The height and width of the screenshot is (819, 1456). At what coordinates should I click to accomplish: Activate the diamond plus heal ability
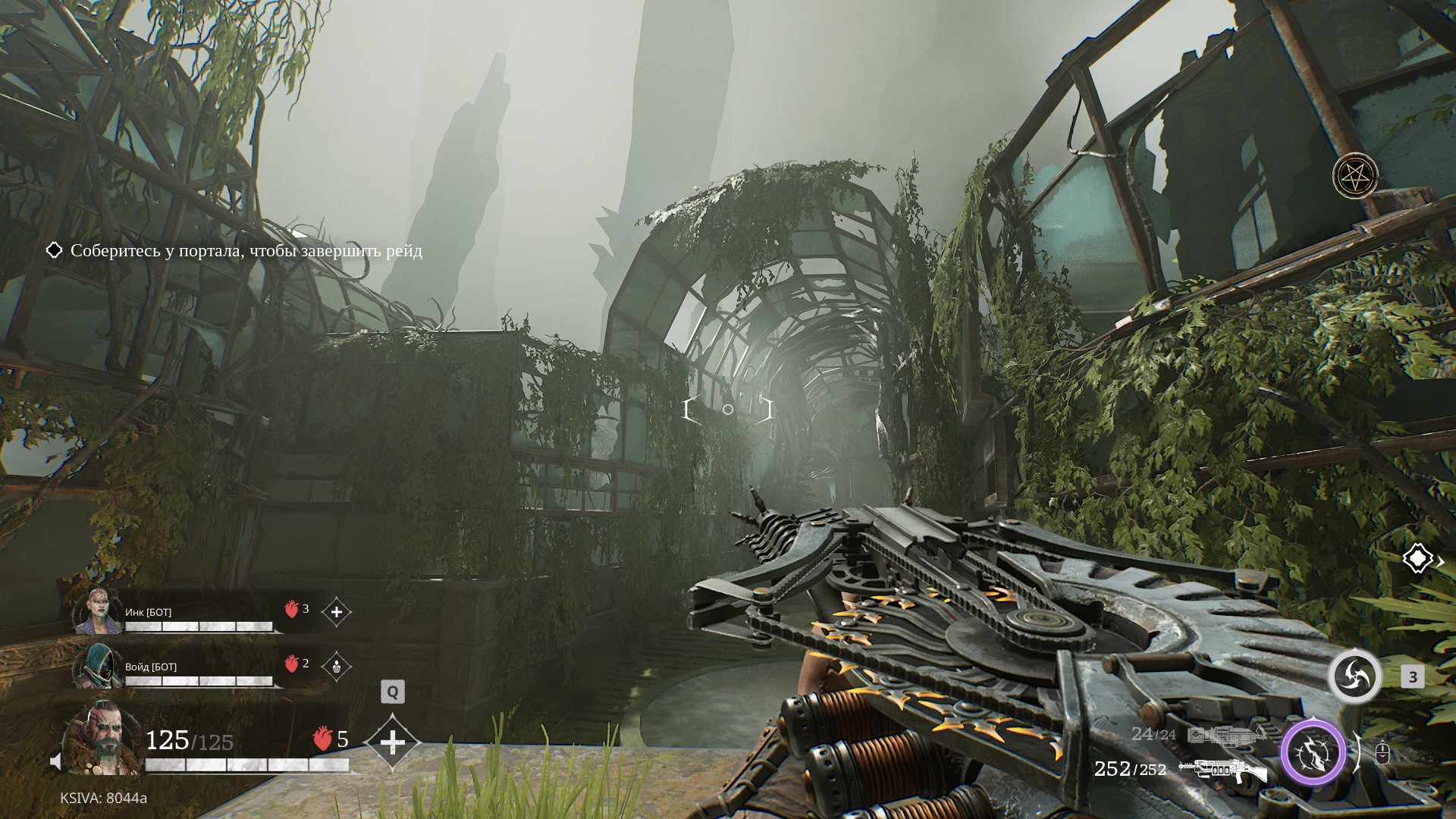pyautogui.click(x=392, y=742)
